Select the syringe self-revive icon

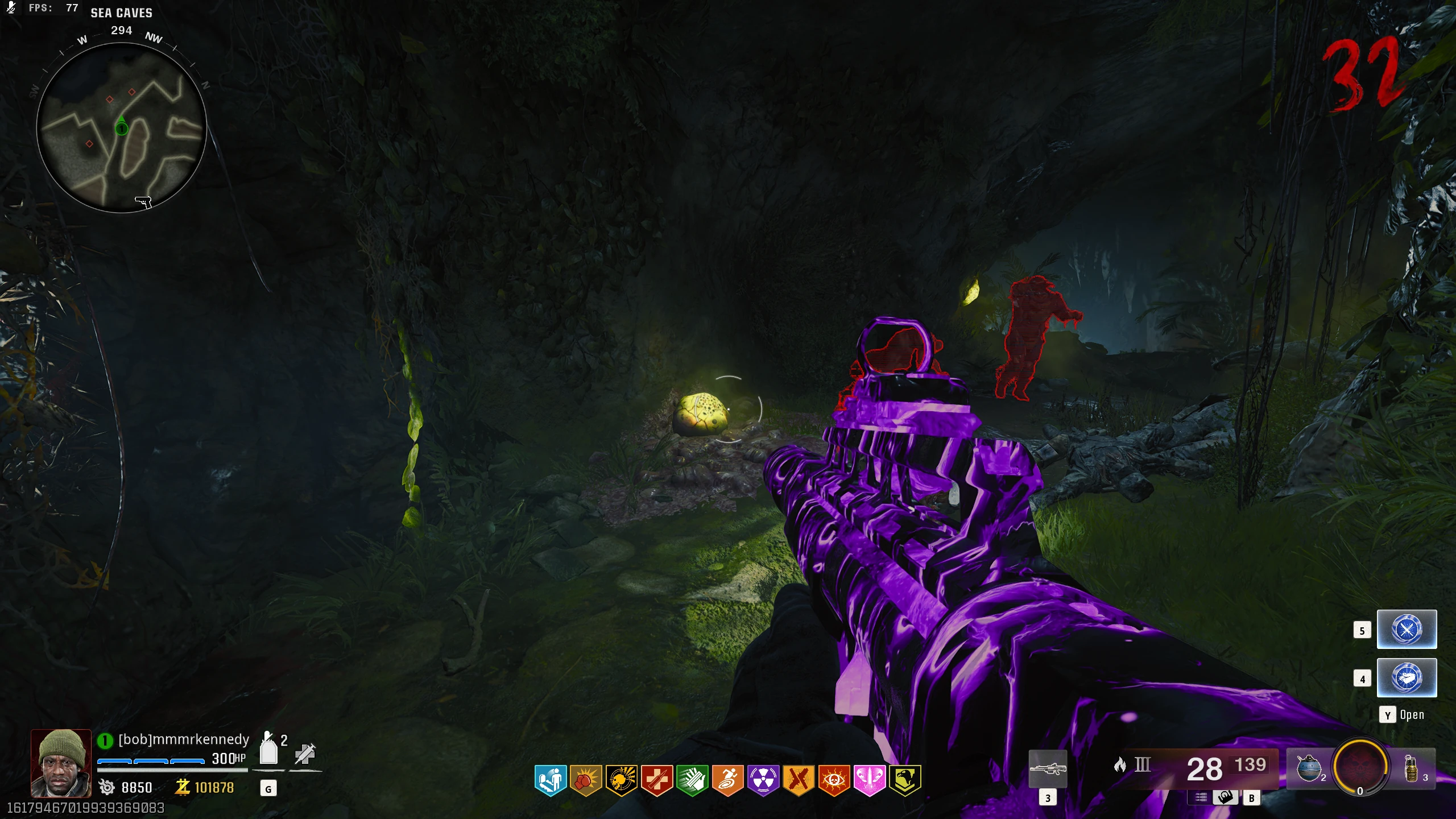point(305,754)
